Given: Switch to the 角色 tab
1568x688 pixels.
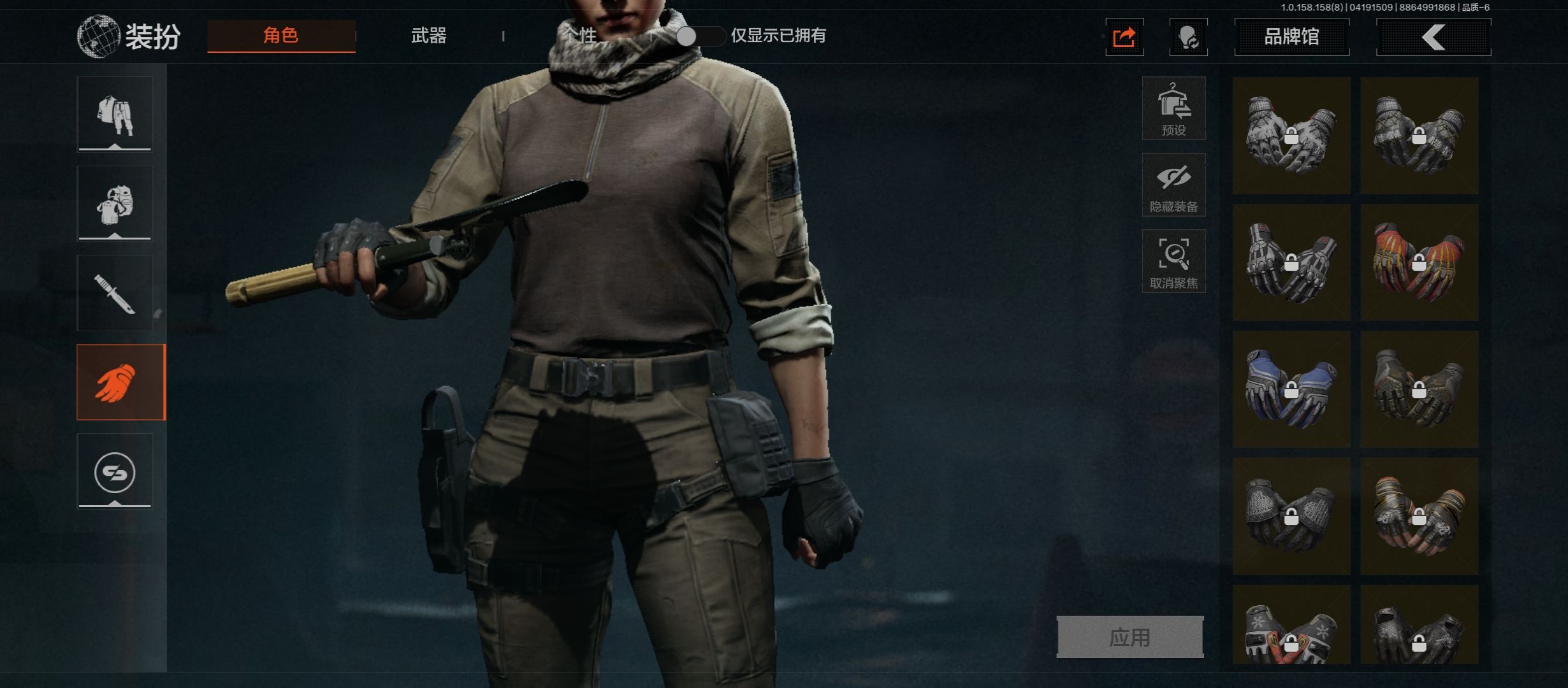Looking at the screenshot, I should coord(281,36).
